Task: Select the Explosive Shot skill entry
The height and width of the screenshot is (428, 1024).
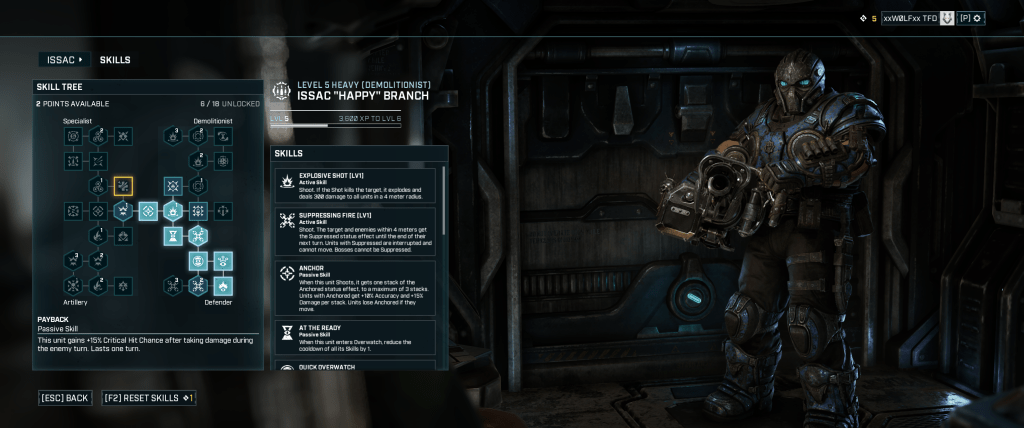Action: [x=356, y=187]
